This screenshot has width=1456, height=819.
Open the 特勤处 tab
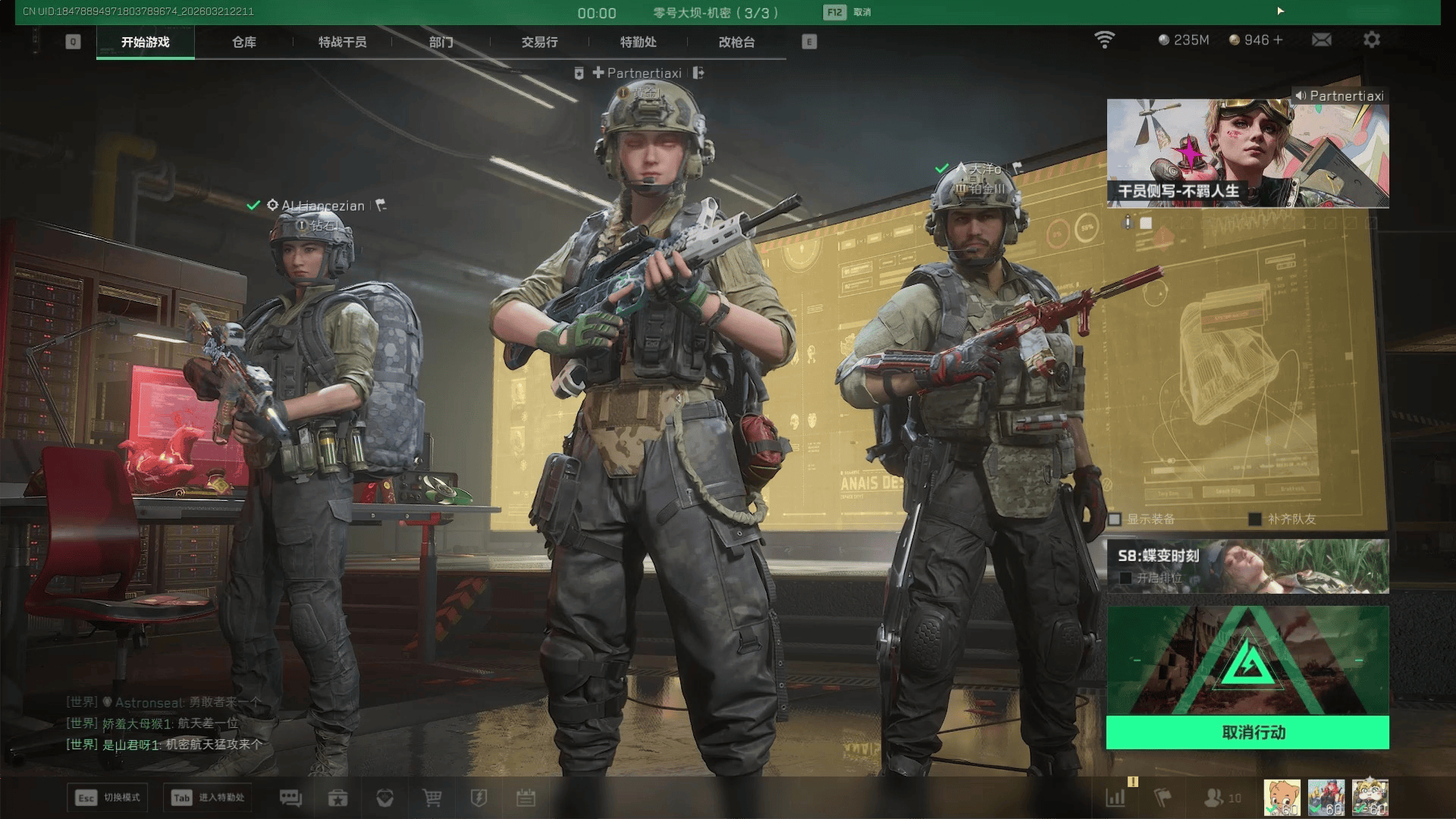coord(638,42)
